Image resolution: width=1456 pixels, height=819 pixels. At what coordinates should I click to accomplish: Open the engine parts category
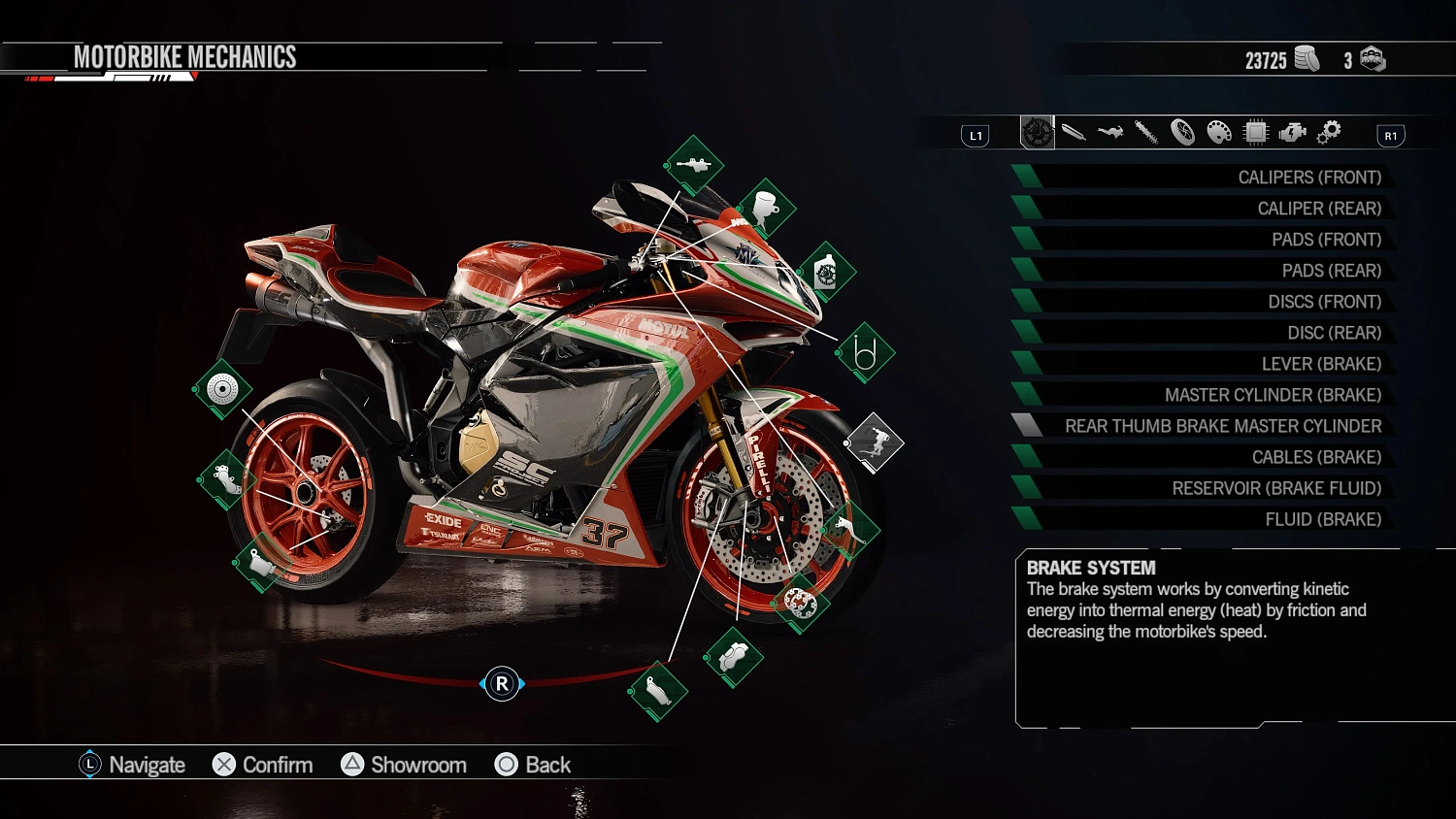1292,132
